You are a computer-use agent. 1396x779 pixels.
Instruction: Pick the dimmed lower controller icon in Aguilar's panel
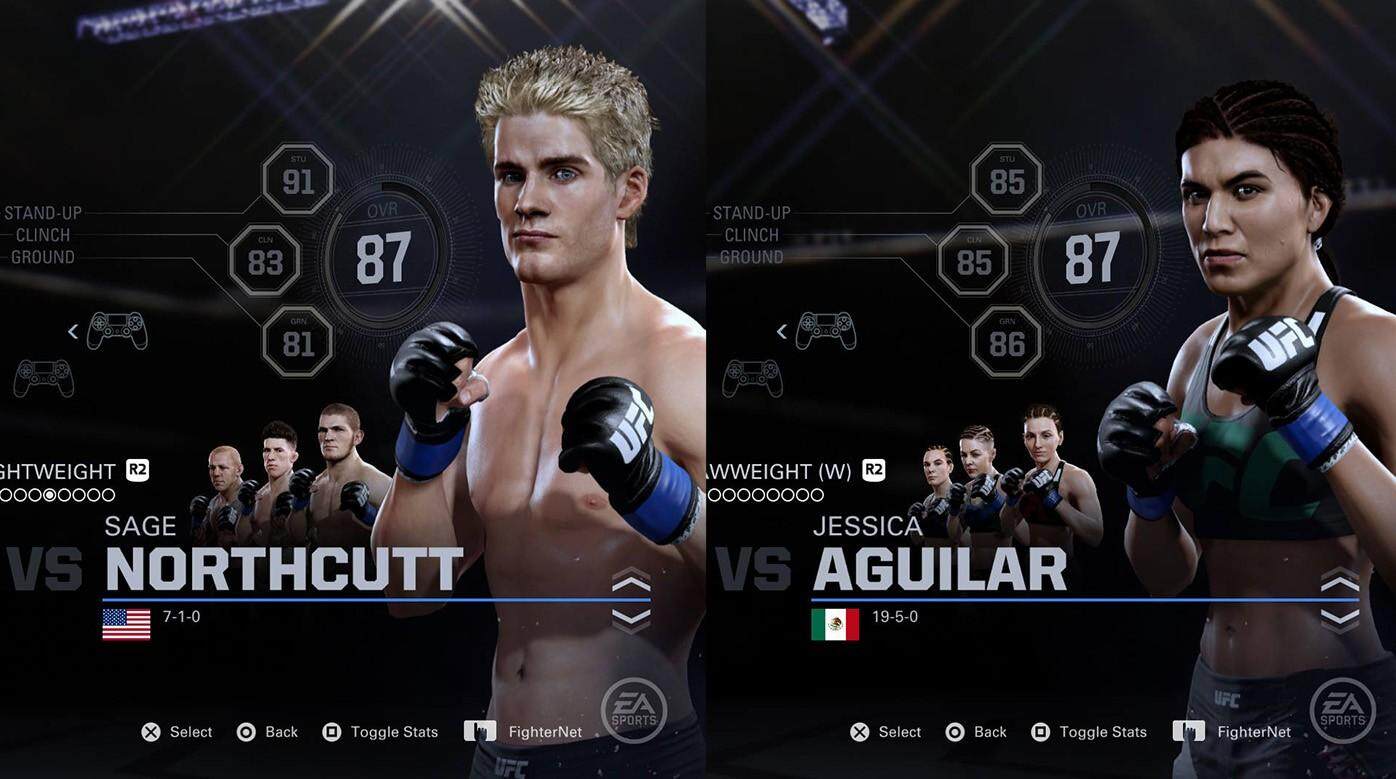[752, 379]
